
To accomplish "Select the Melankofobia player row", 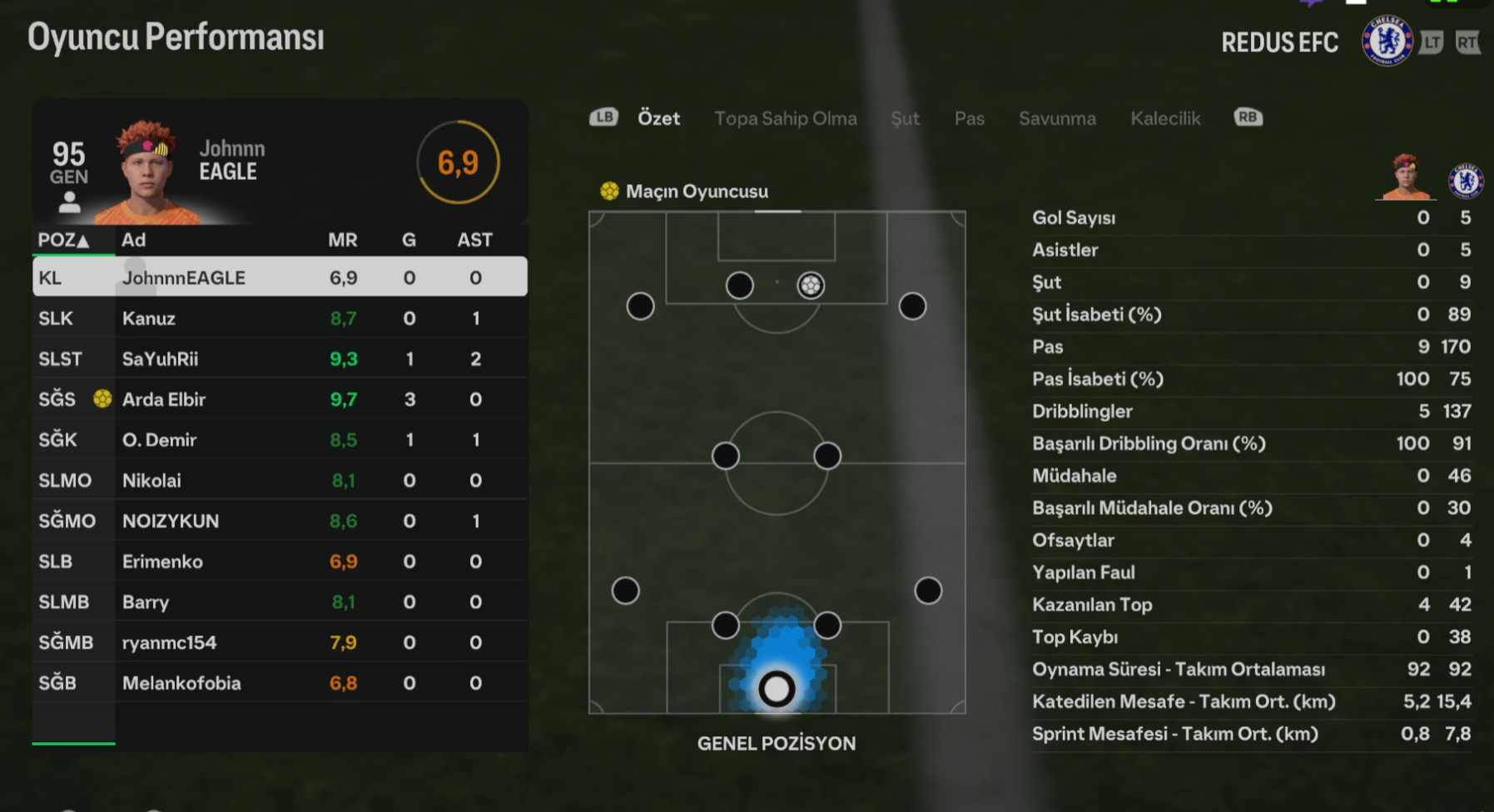I will coord(280,683).
